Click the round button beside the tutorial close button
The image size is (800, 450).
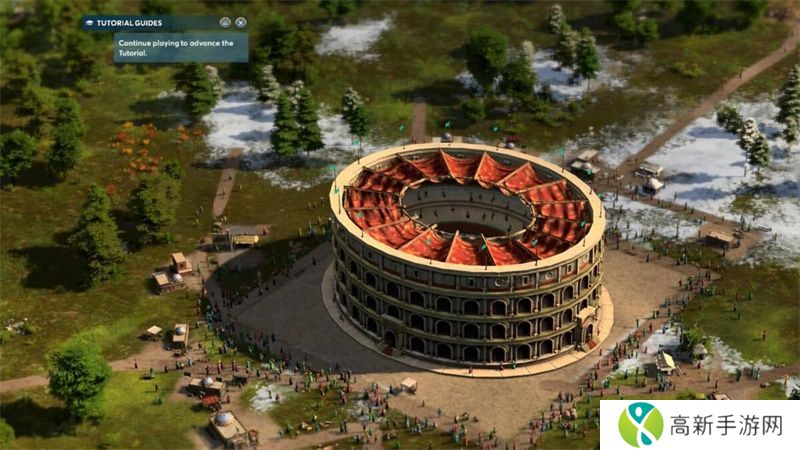(x=225, y=22)
